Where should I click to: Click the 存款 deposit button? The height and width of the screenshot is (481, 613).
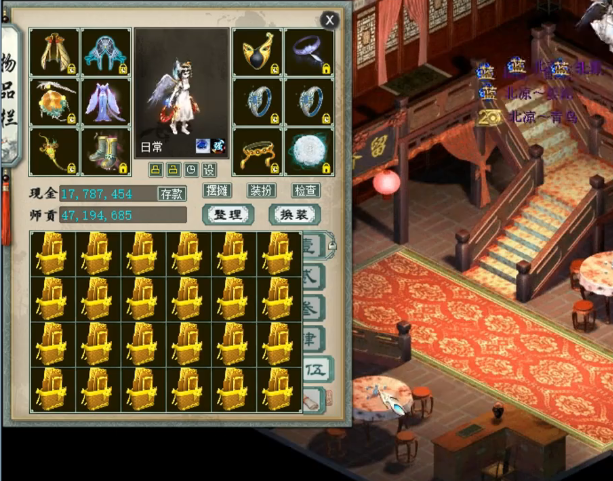(x=172, y=193)
